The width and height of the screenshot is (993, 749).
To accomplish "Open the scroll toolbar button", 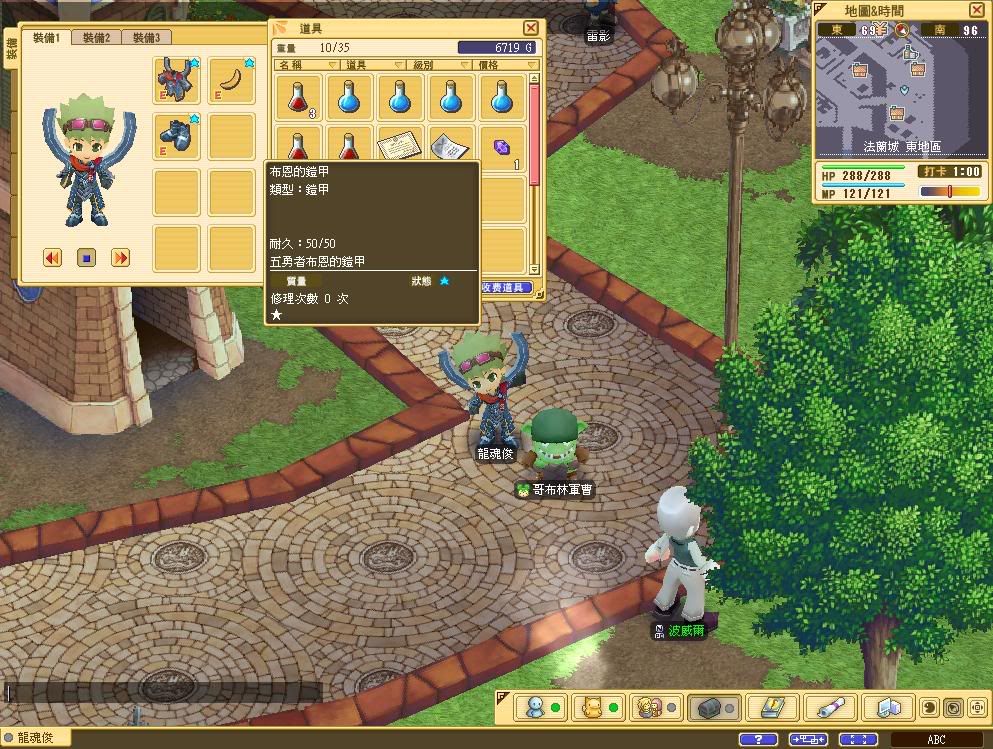I will click(827, 707).
